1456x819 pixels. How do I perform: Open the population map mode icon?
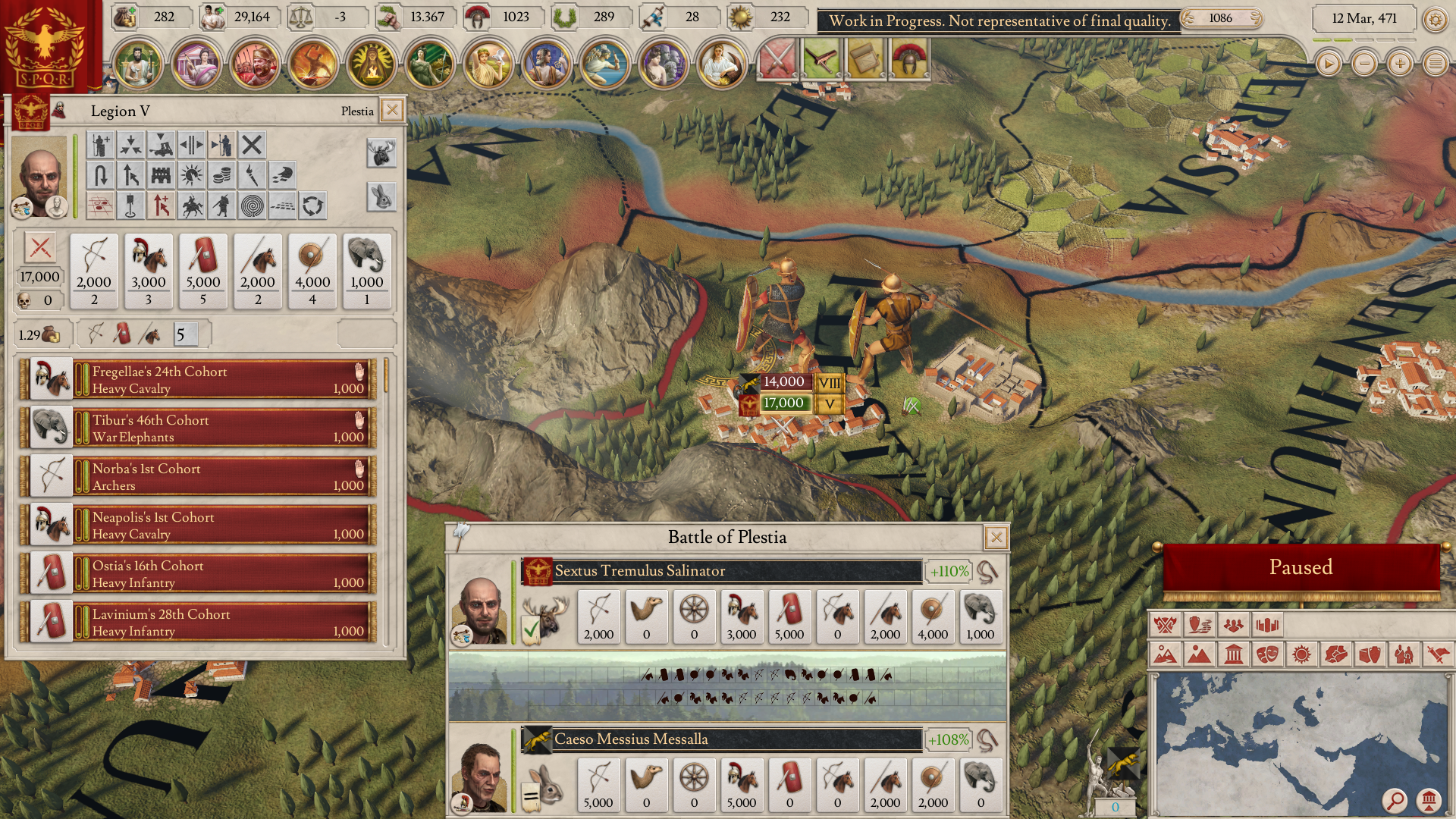(1235, 625)
